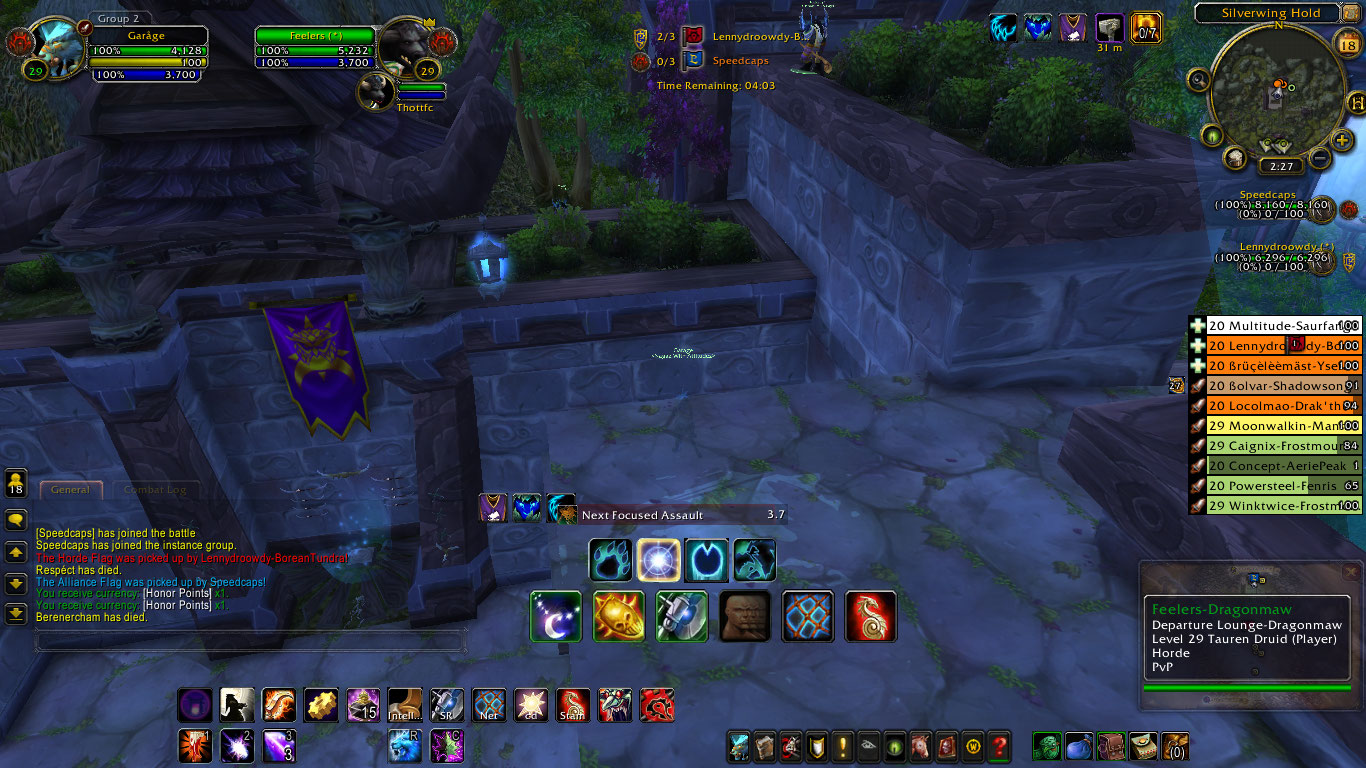The height and width of the screenshot is (768, 1366).
Task: Click the minimap tracking magnifying glass
Action: 1199,79
